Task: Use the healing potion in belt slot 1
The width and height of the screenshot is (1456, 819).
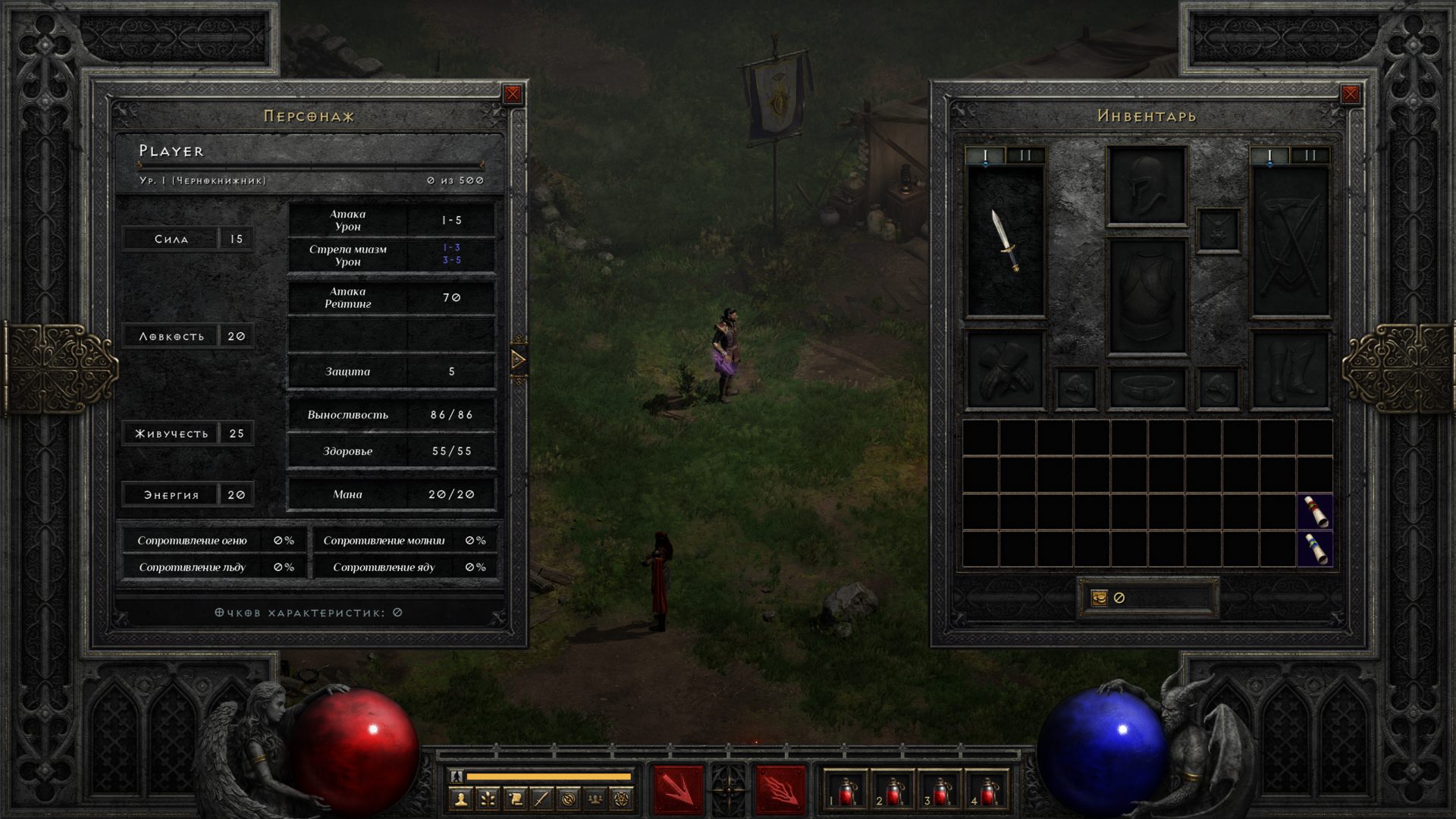Action: [846, 792]
